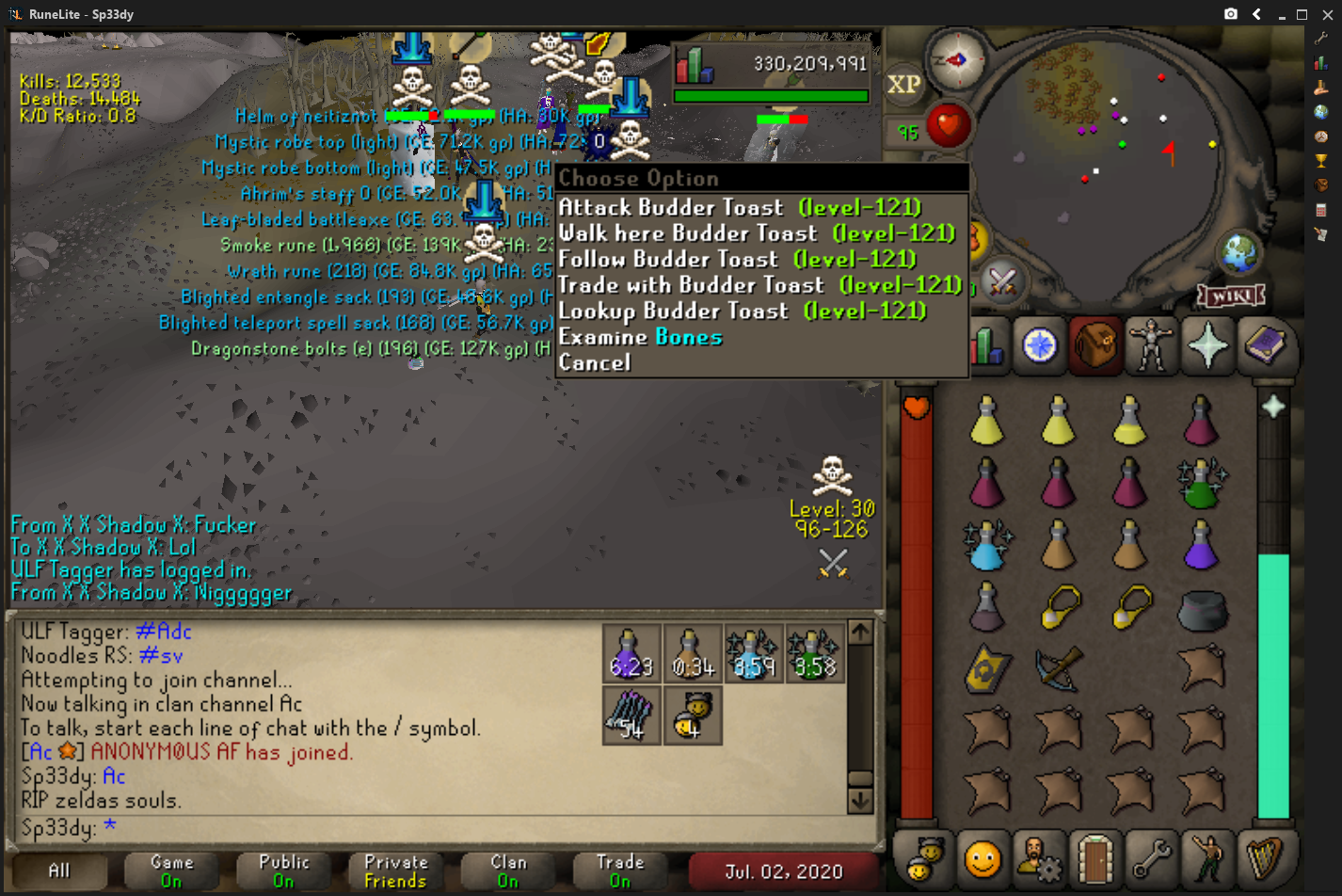This screenshot has width=1342, height=896.
Task: Open the Clan chat tab
Action: [508, 871]
